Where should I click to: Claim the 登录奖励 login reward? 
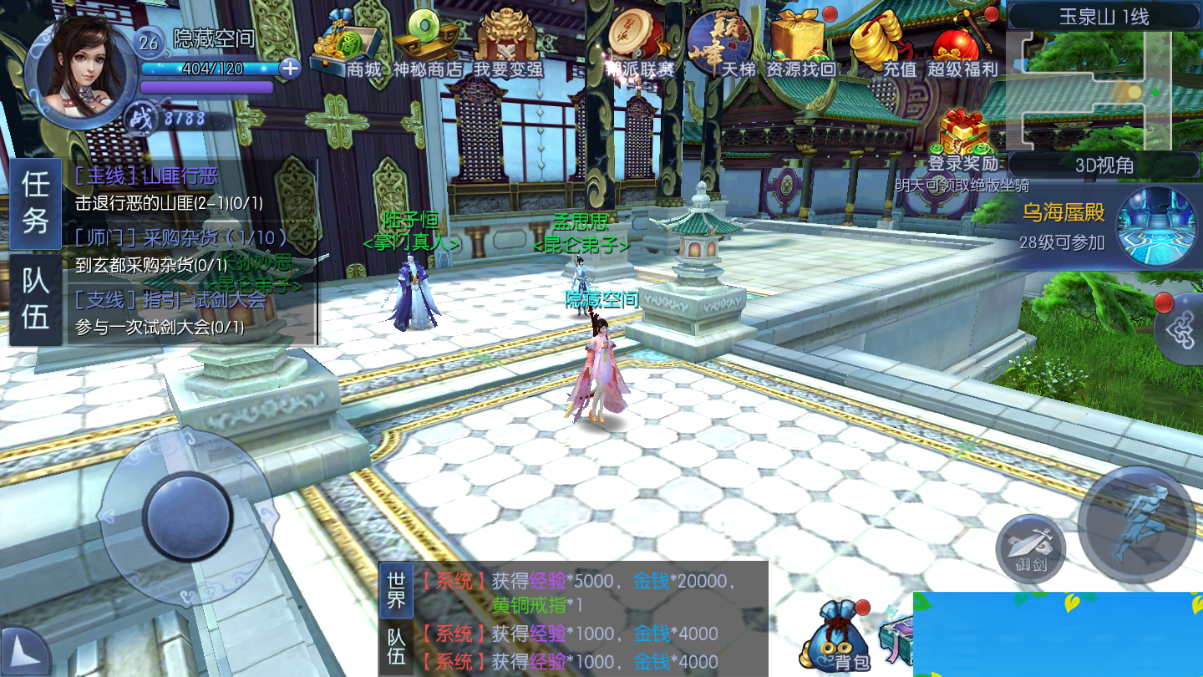point(963,140)
